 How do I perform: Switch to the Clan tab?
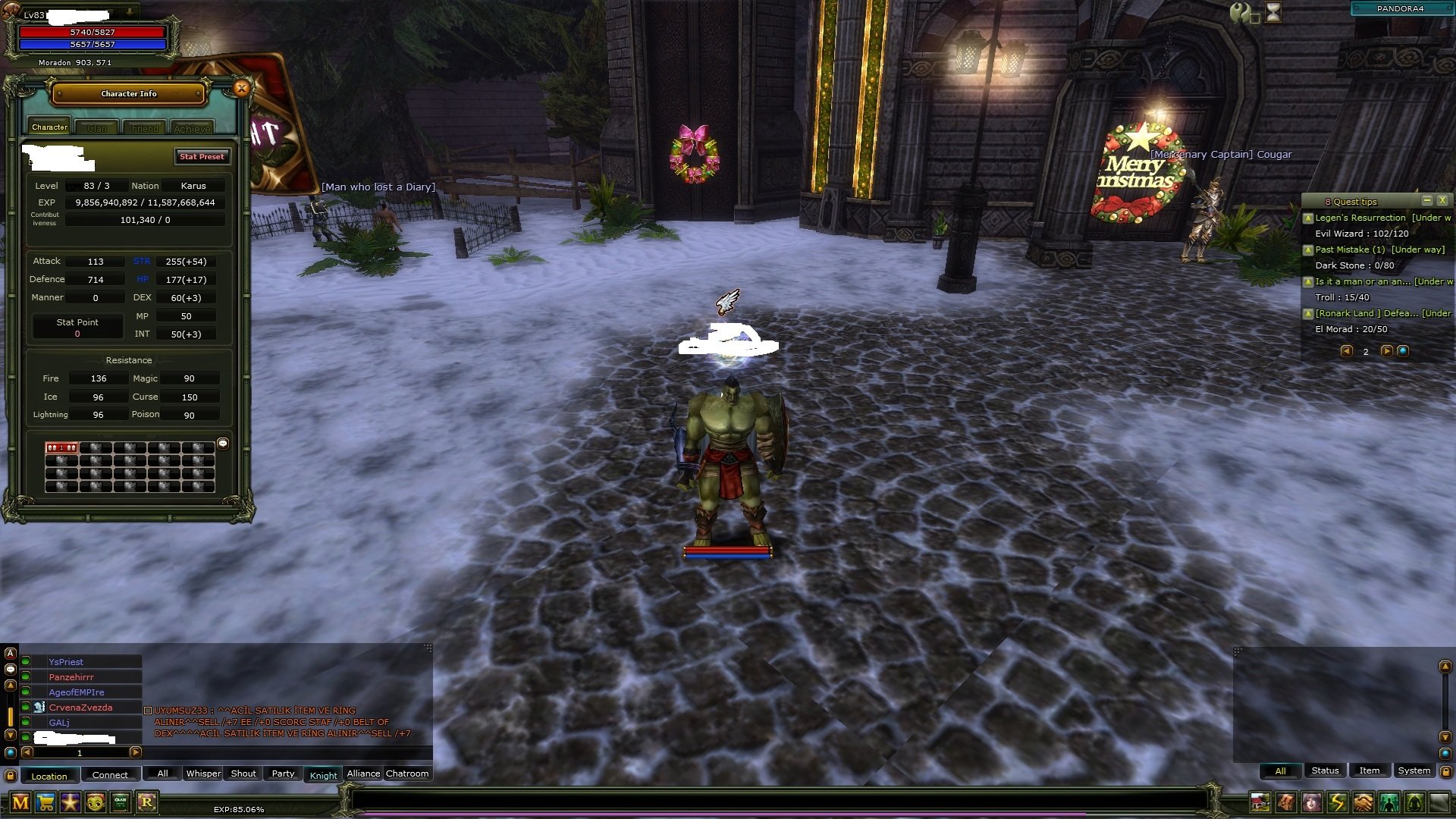pyautogui.click(x=97, y=128)
